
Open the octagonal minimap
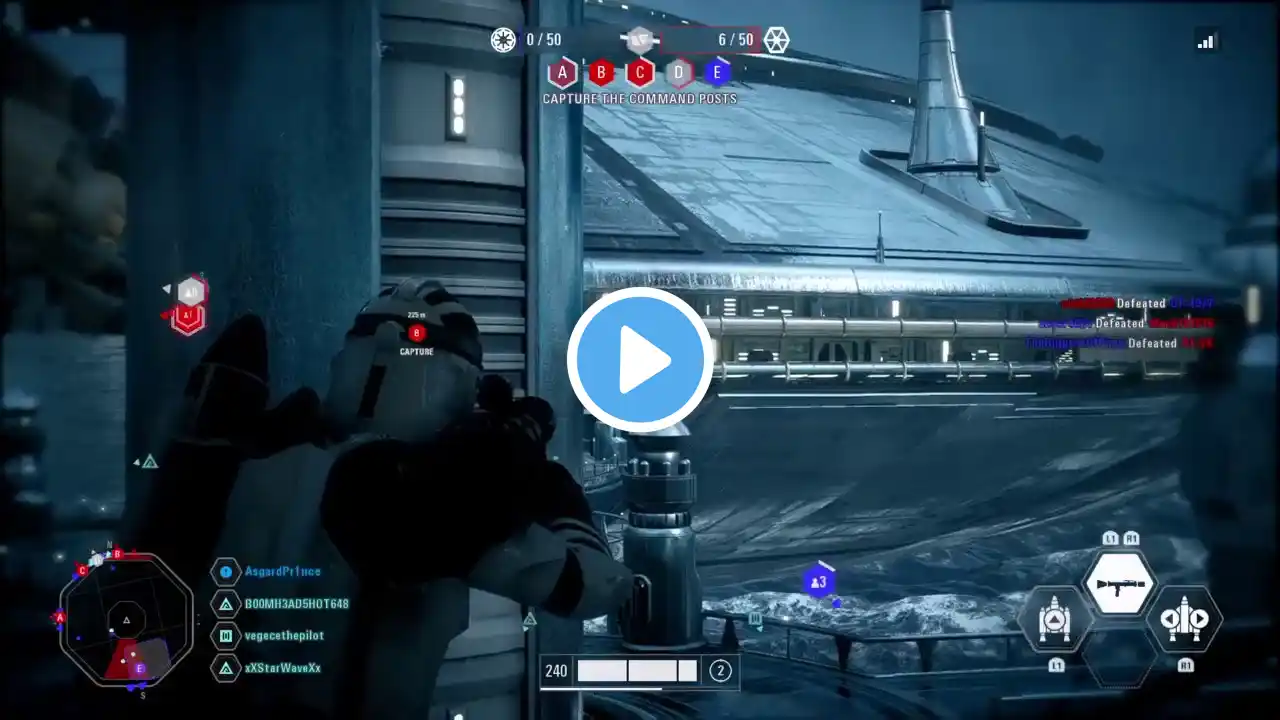pyautogui.click(x=126, y=620)
